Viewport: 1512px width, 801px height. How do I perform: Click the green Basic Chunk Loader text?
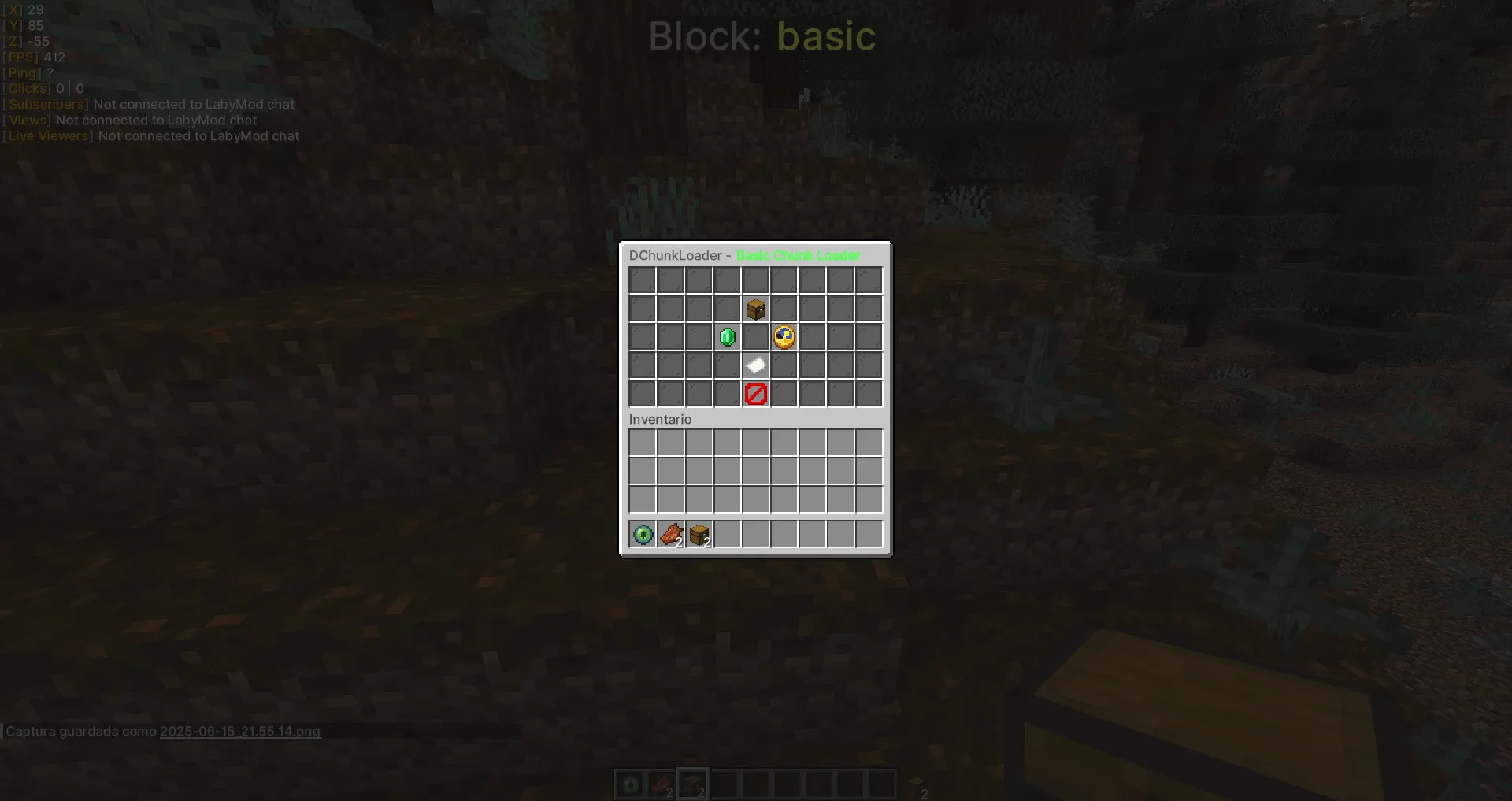797,255
